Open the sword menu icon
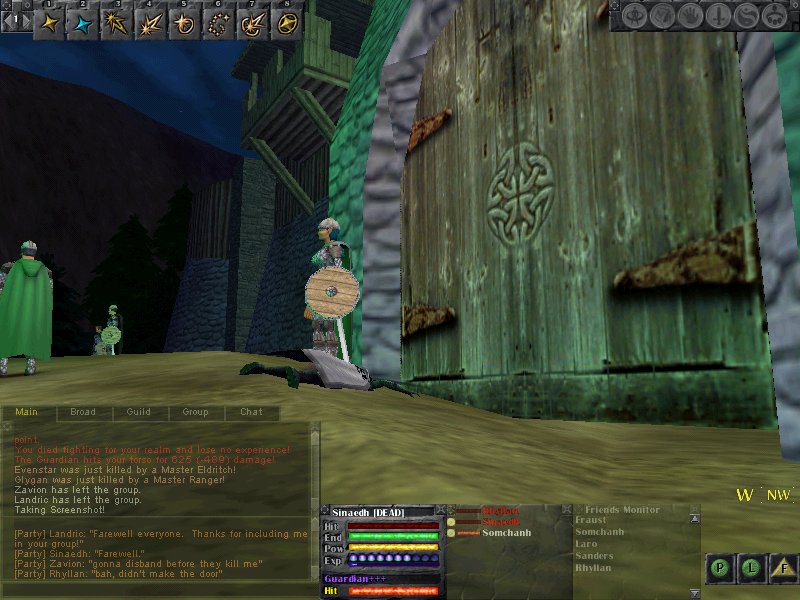Viewport: 800px width, 600px height. tap(718, 16)
